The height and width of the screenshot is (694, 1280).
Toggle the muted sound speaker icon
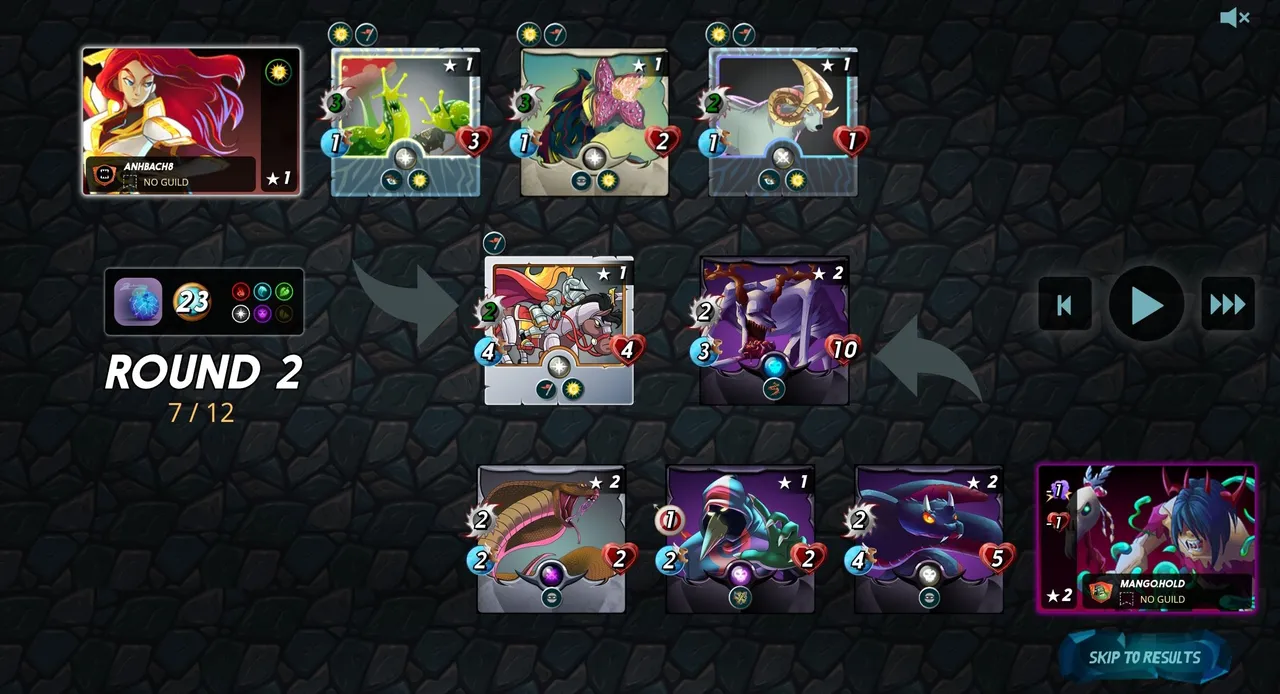1235,18
